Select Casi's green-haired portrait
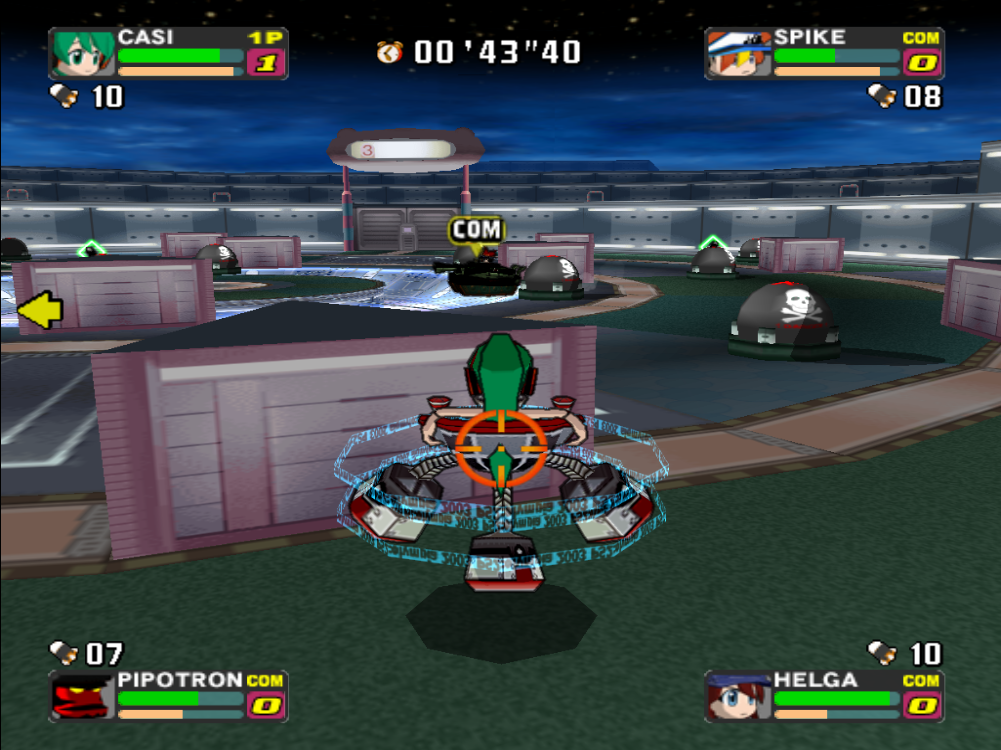Screen dimensions: 1001x750 click(x=83, y=53)
